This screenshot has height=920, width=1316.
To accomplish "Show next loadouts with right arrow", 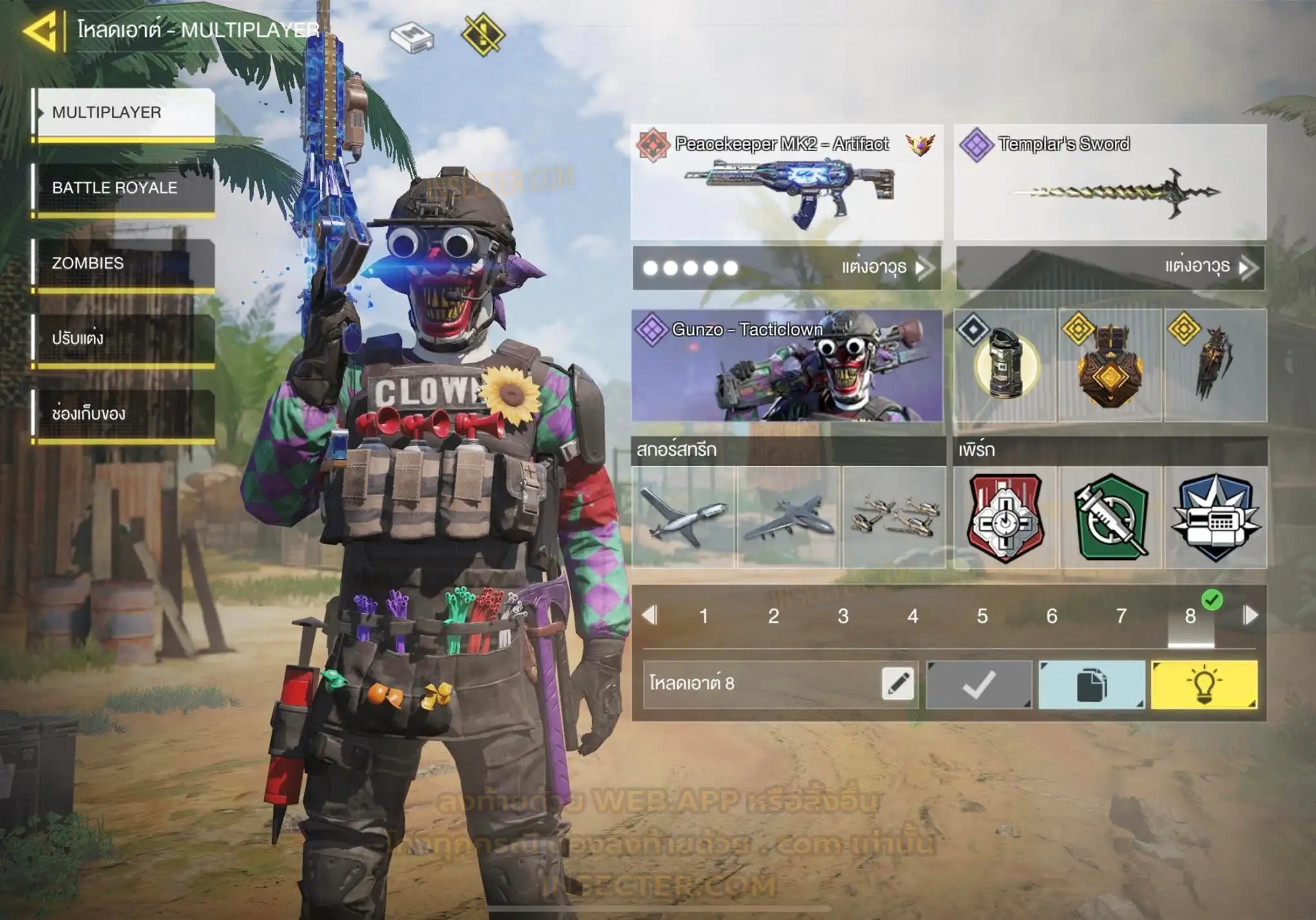I will (1250, 615).
